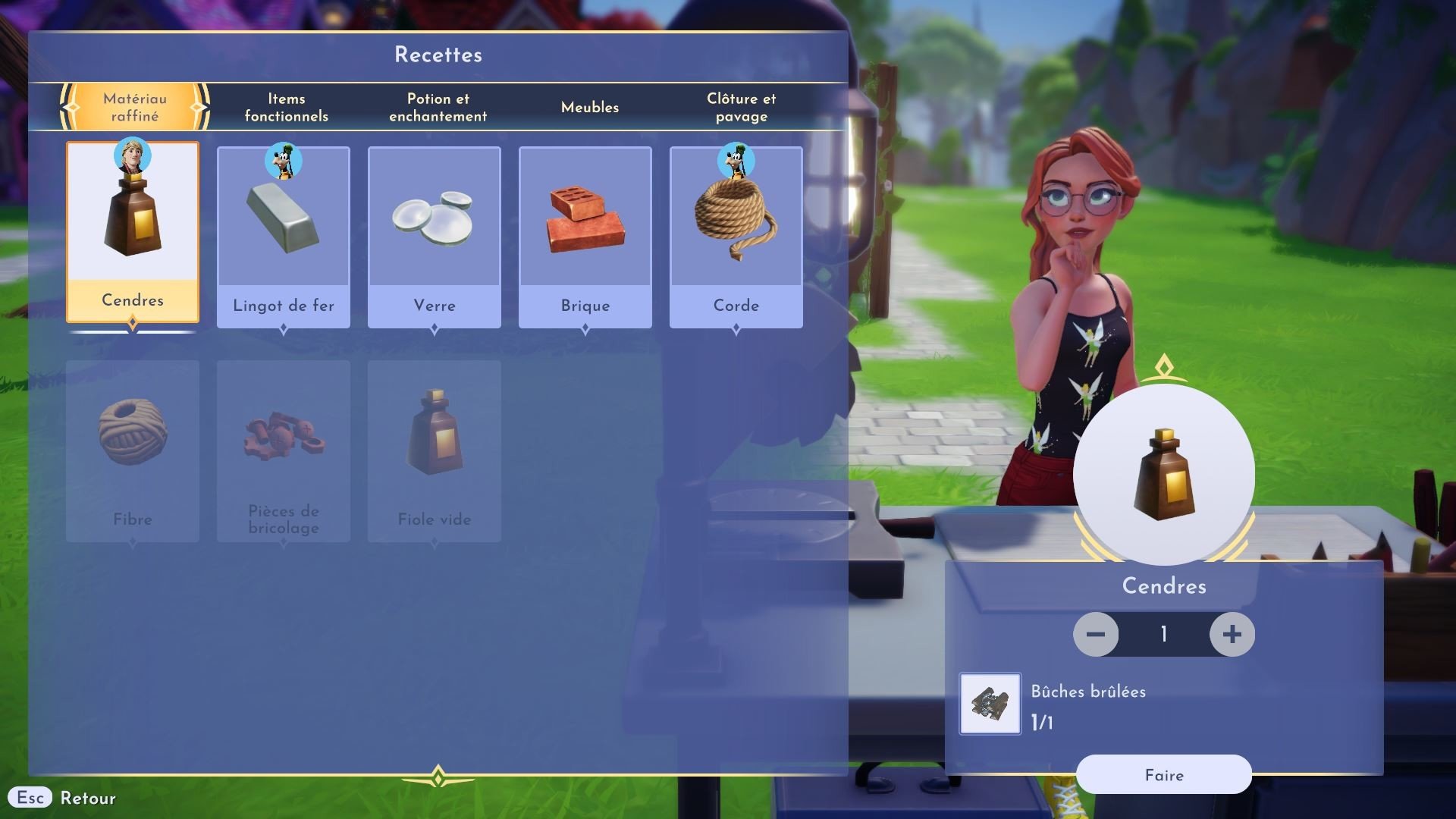This screenshot has height=819, width=1456.
Task: Select the Potion et enchantement tab
Action: pyautogui.click(x=438, y=107)
